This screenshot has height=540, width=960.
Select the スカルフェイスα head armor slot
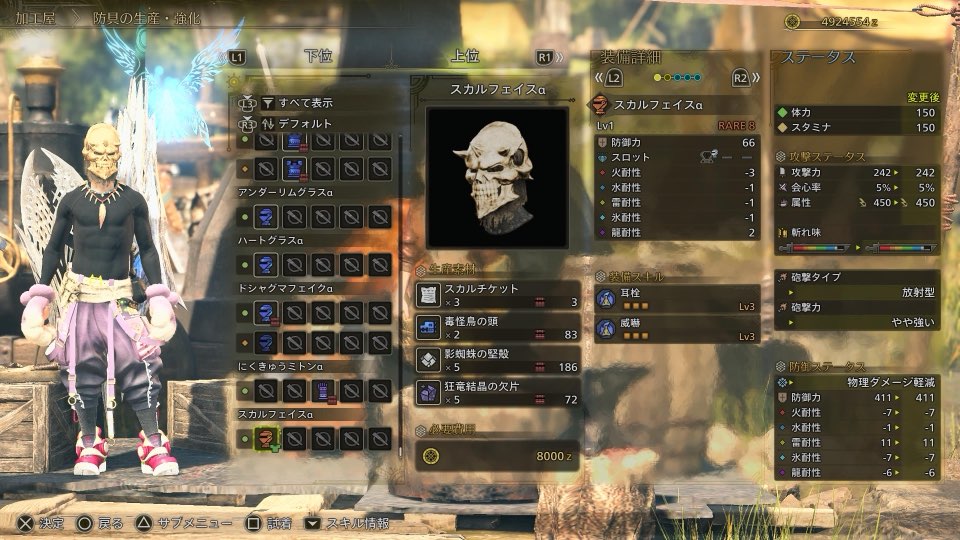pos(265,437)
